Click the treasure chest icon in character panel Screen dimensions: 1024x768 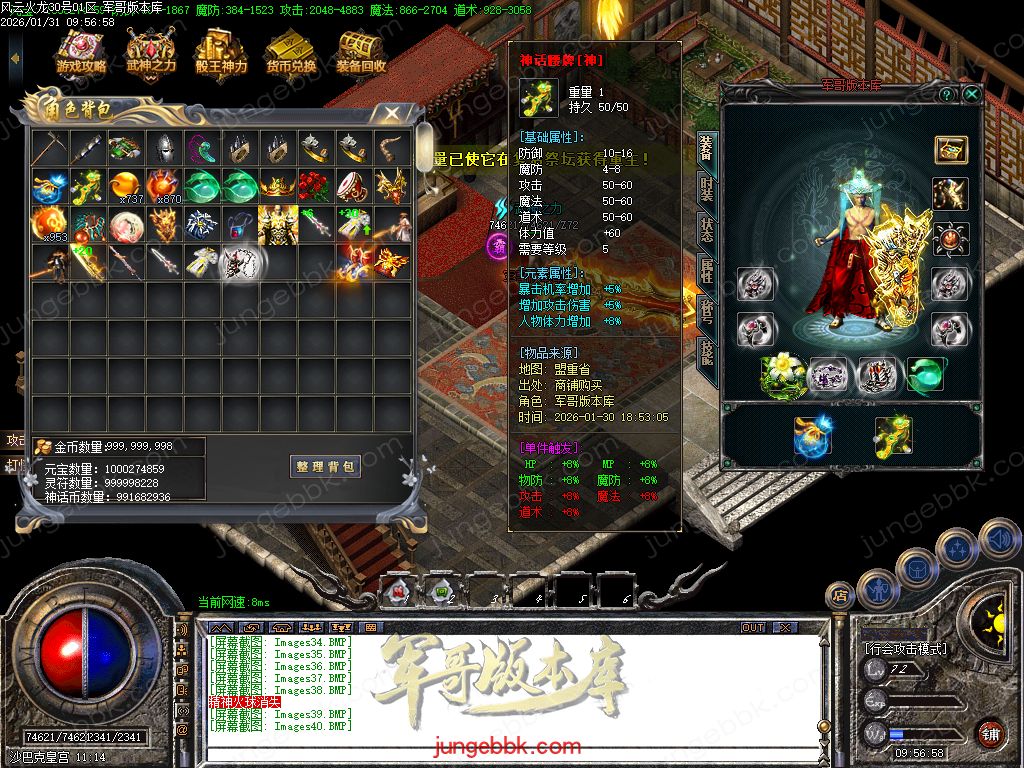951,150
